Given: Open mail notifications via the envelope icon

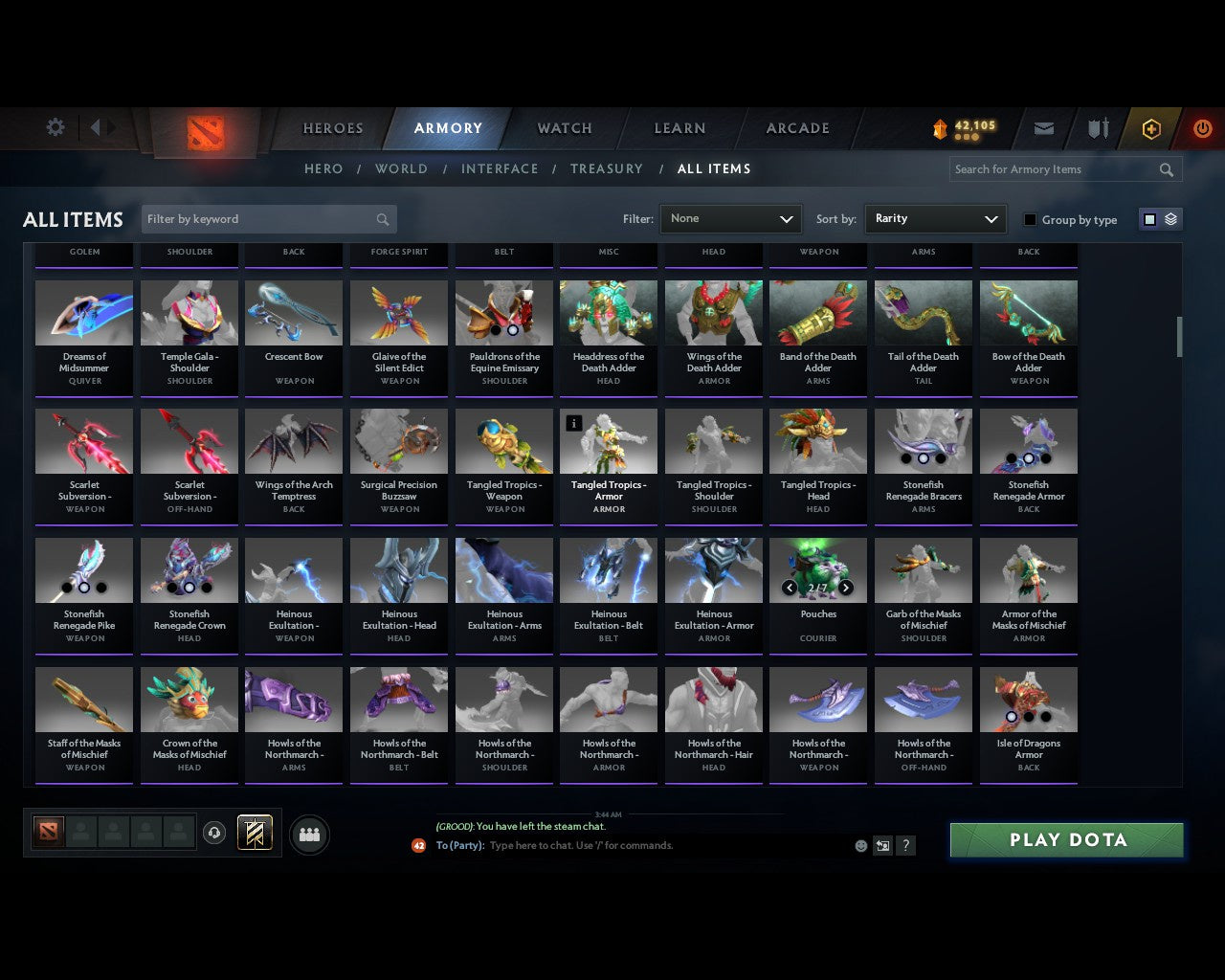Looking at the screenshot, I should click(x=1043, y=127).
